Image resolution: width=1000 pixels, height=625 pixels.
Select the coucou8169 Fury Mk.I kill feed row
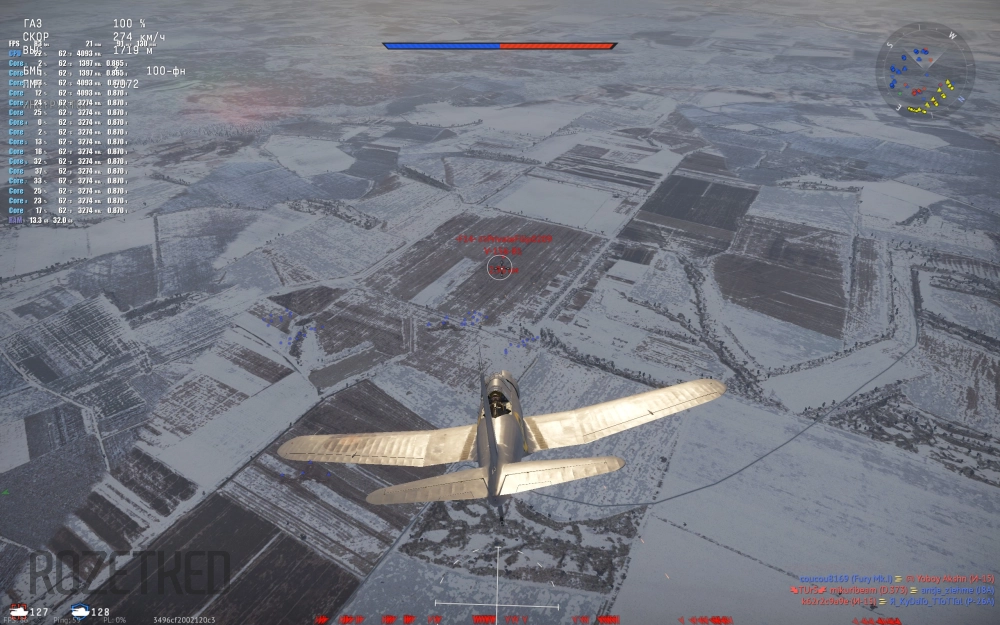point(896,579)
